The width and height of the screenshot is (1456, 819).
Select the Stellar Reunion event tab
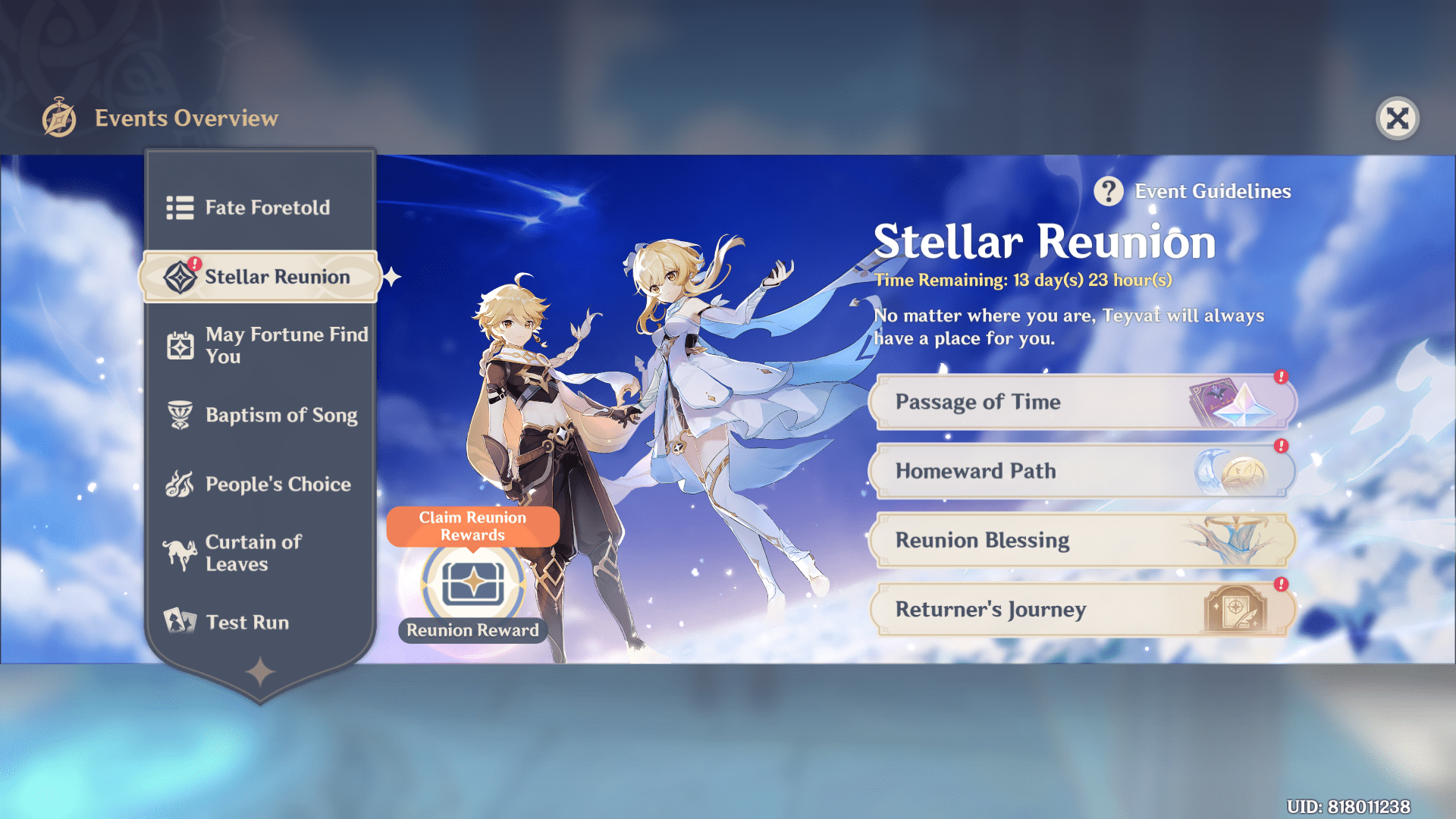coord(260,277)
